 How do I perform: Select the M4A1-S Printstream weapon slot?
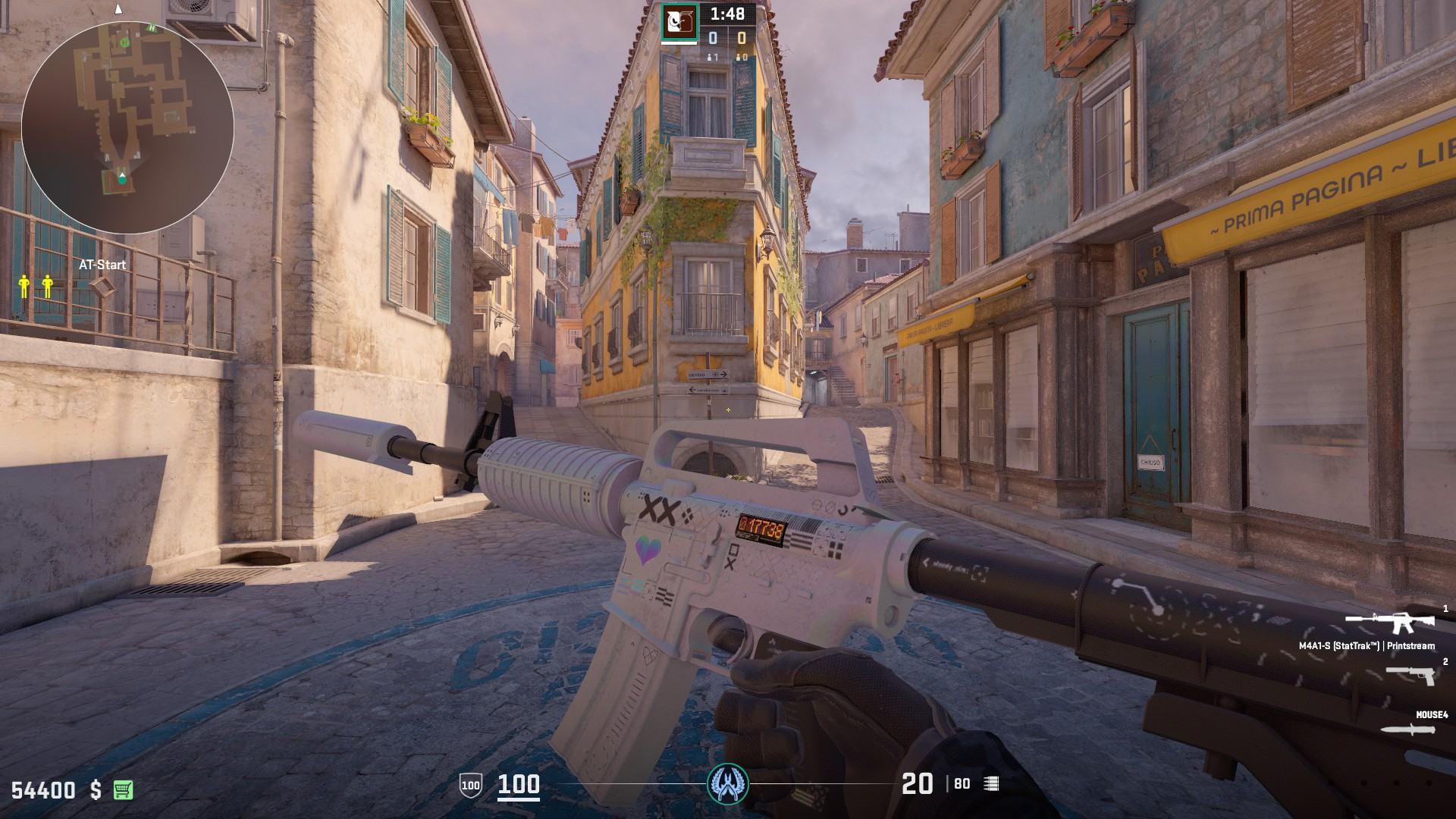click(x=1389, y=623)
